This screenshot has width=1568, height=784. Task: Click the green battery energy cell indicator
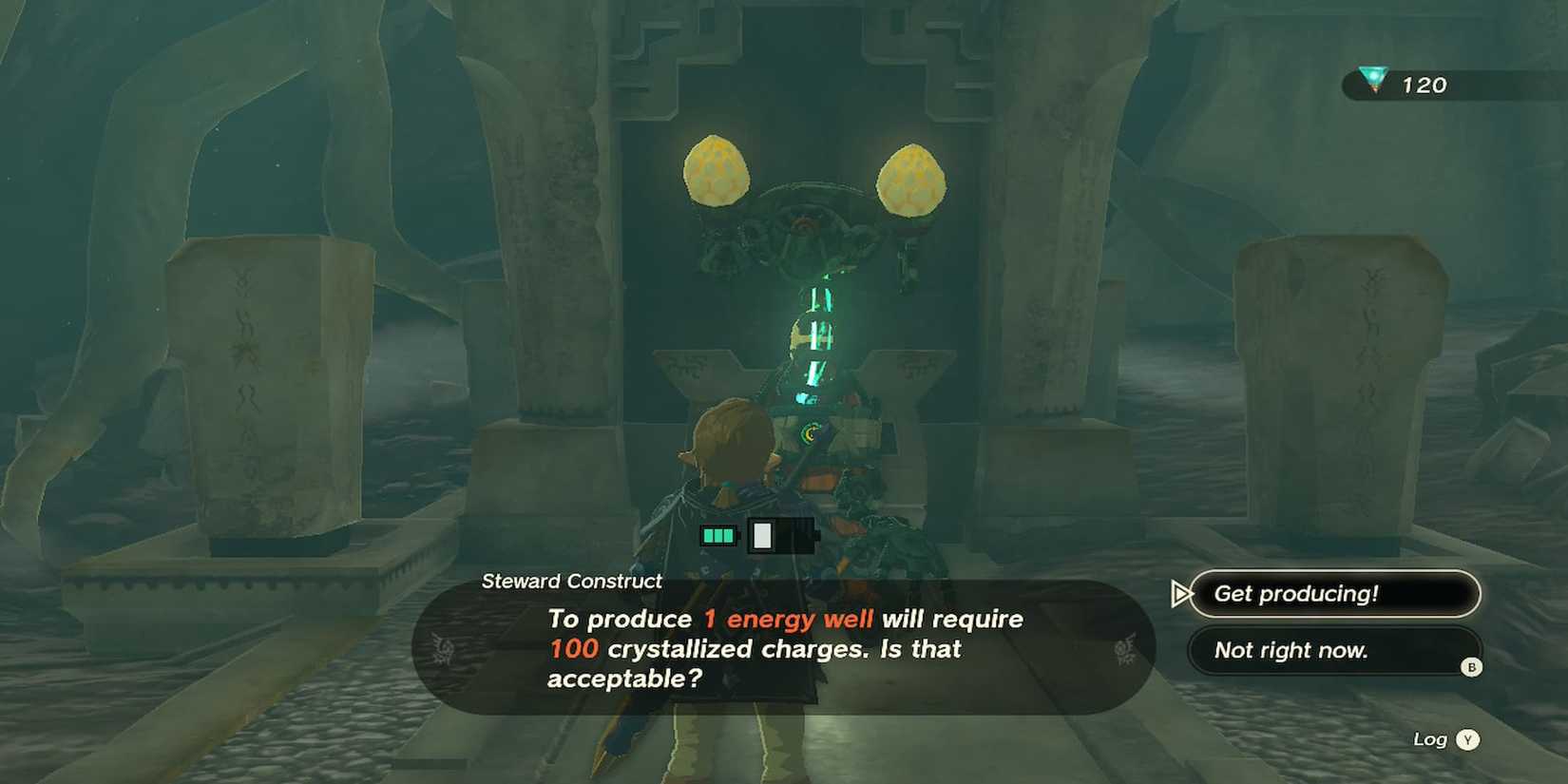tap(719, 535)
